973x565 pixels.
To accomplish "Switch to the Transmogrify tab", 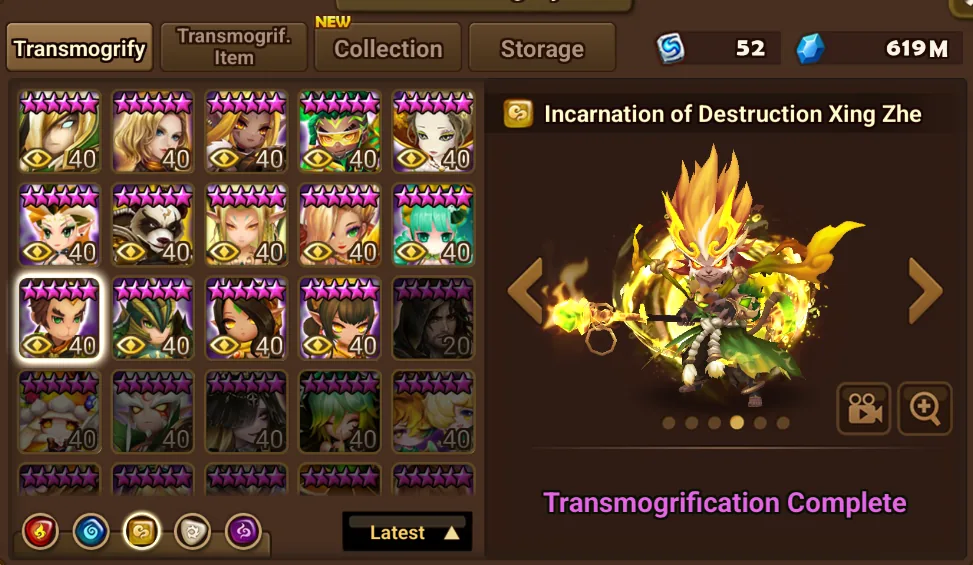I will tap(80, 49).
